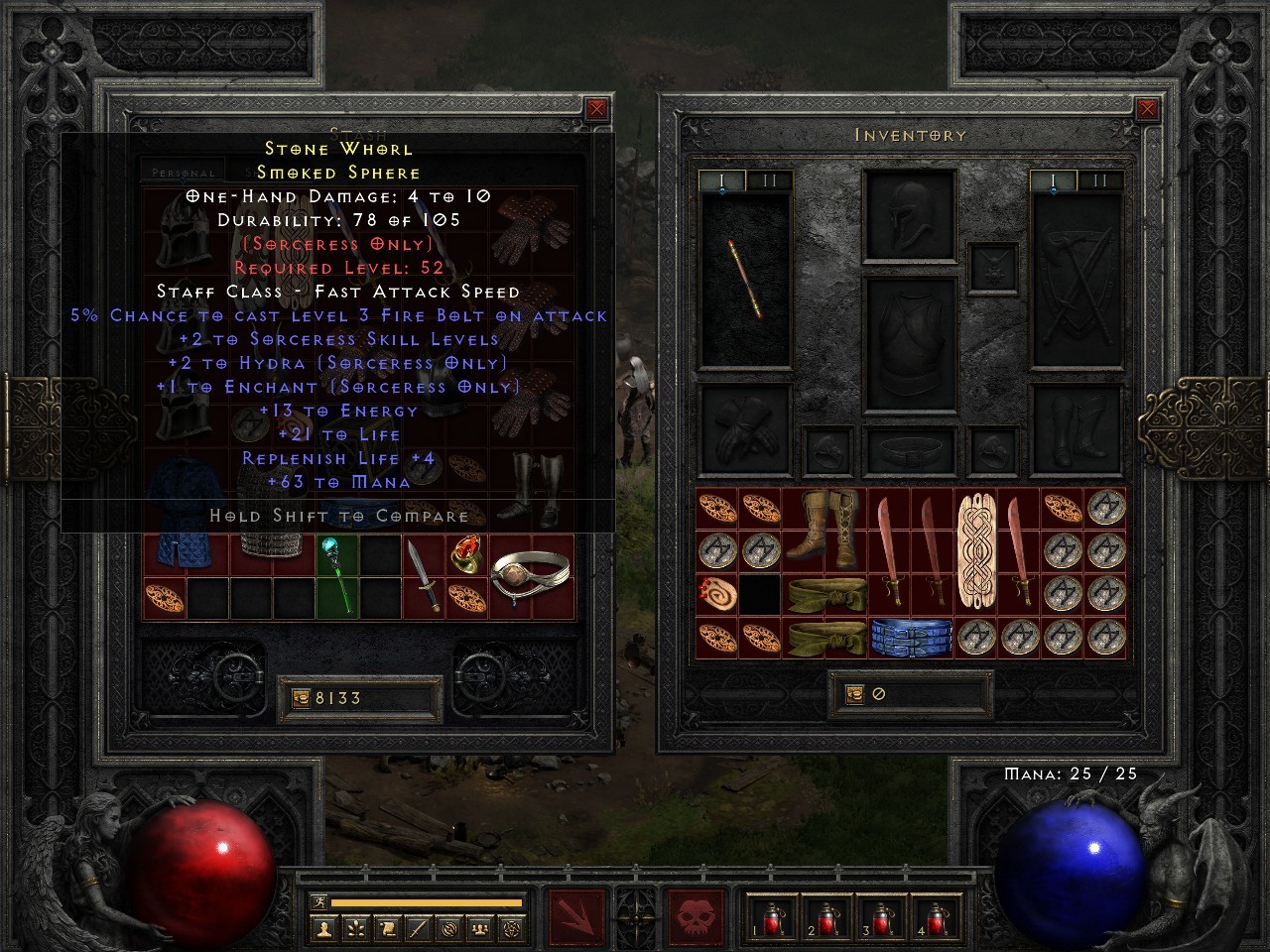
Task: Select weapon swap slot I above the left weapon
Action: [721, 181]
